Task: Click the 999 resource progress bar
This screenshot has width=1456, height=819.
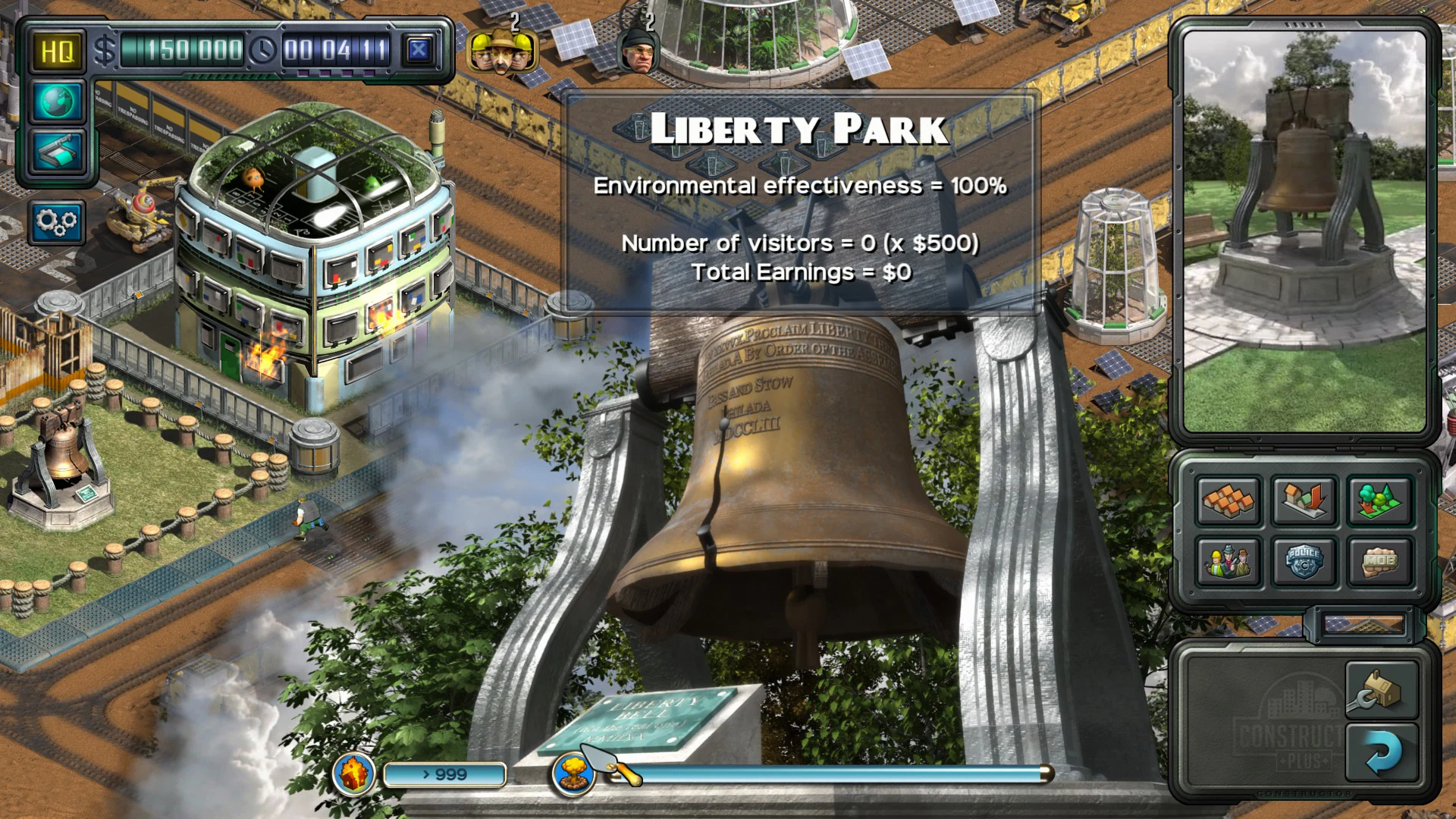Action: (444, 773)
